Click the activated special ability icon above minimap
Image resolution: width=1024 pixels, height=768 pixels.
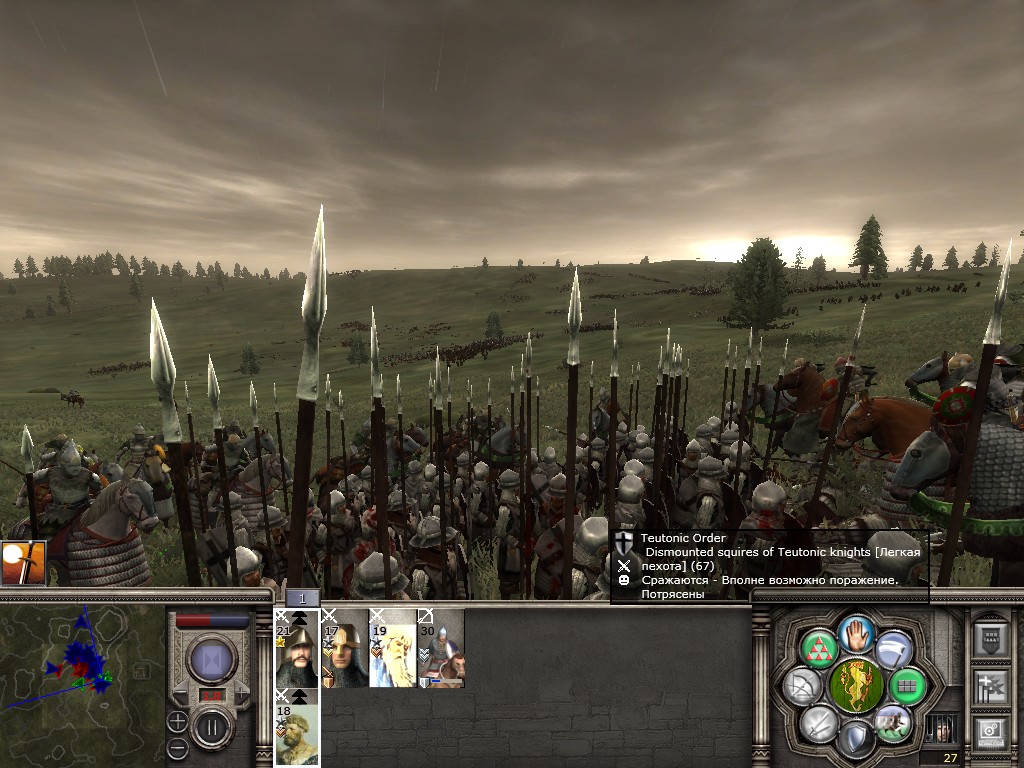[23, 564]
